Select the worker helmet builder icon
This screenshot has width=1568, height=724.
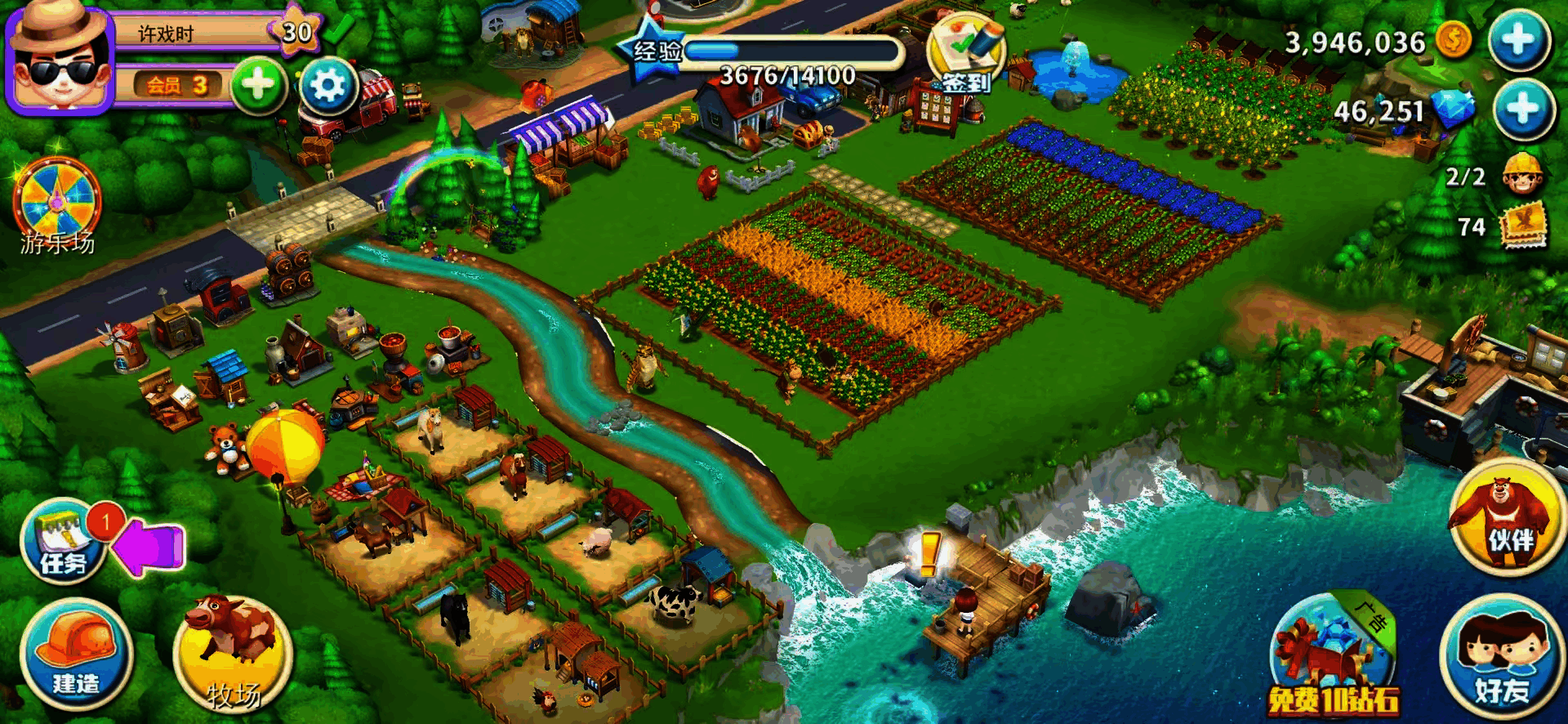[x=1523, y=174]
